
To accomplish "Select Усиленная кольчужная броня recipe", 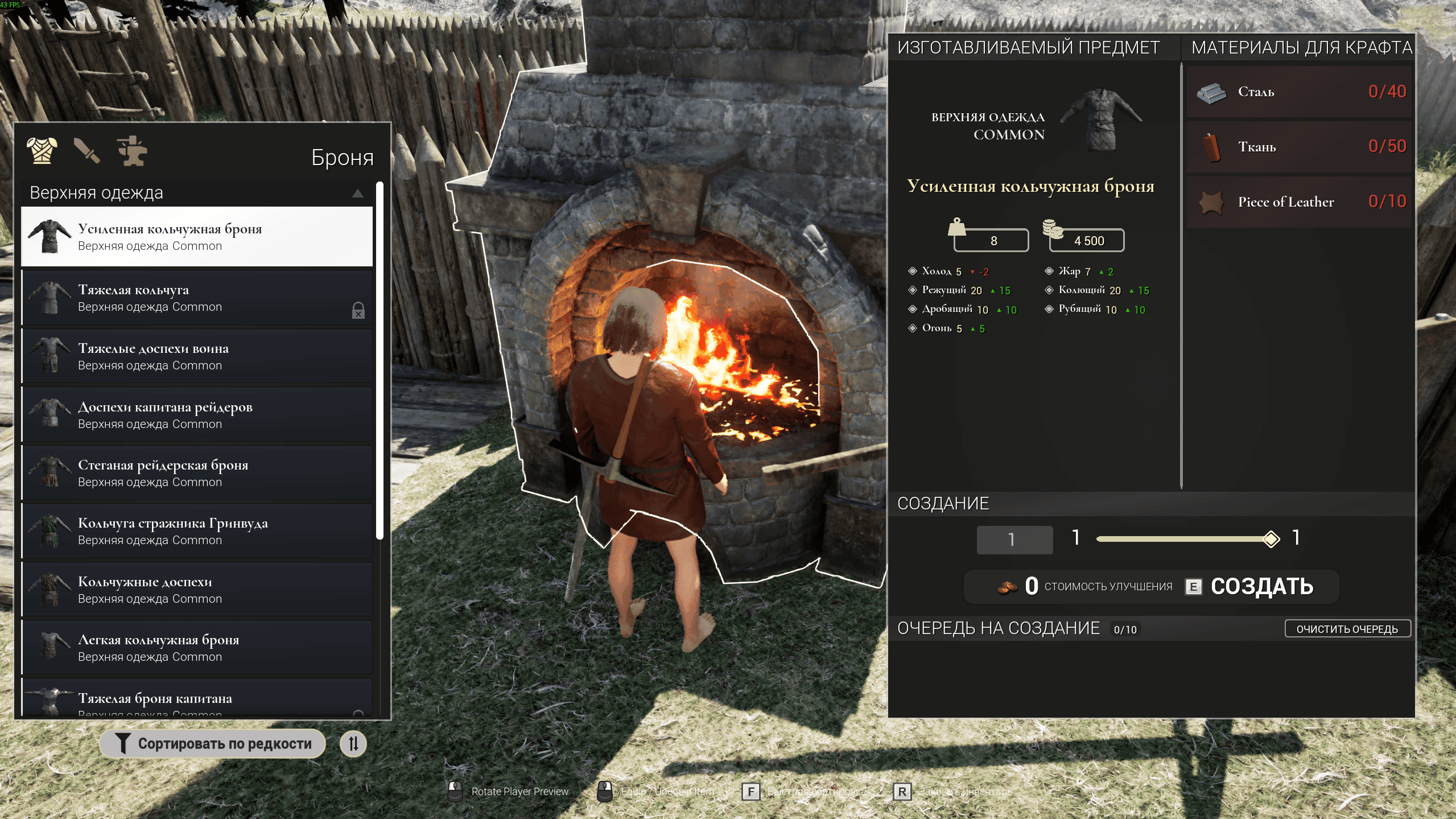I will [197, 237].
